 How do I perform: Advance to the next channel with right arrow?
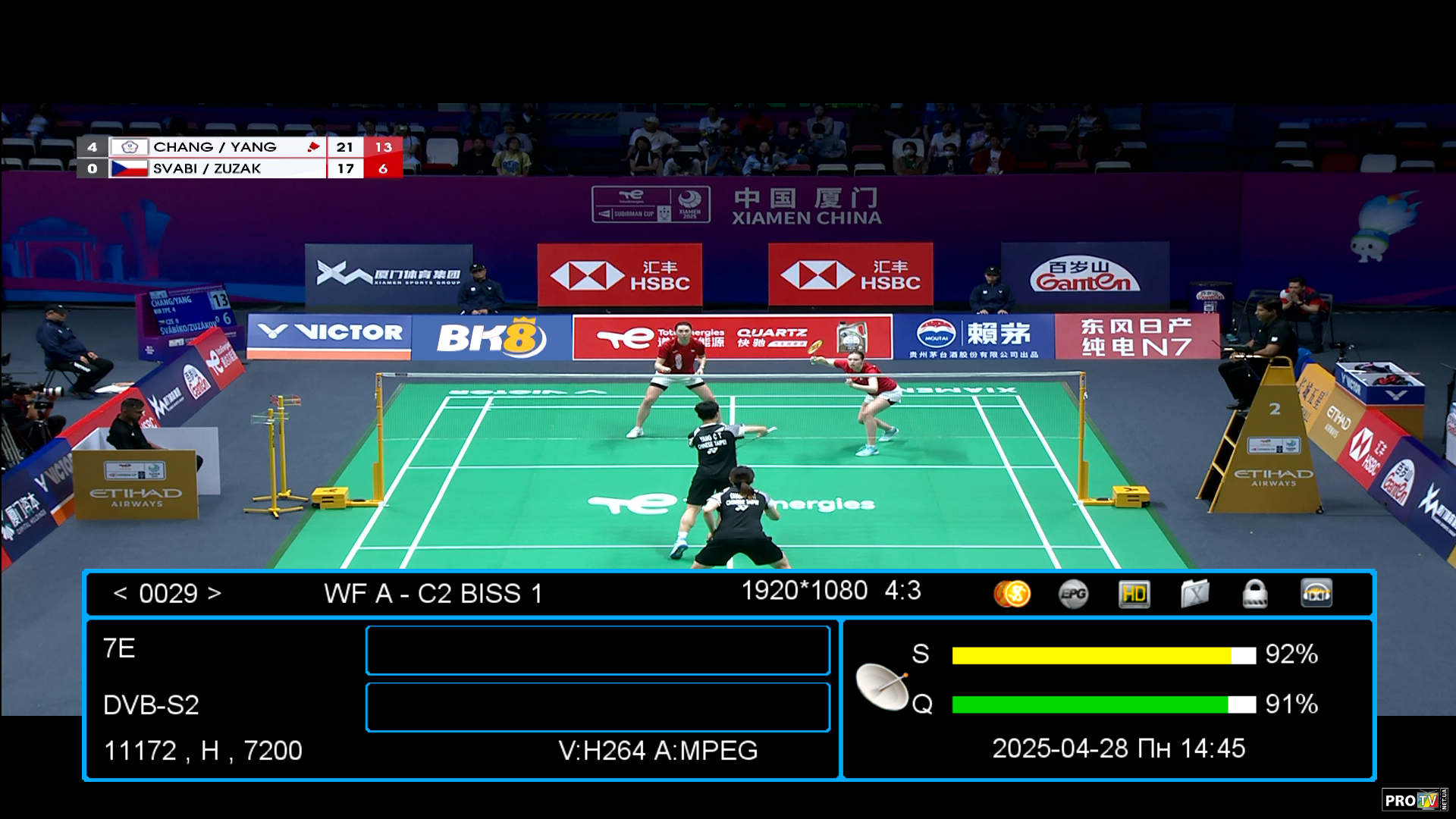pyautogui.click(x=215, y=593)
